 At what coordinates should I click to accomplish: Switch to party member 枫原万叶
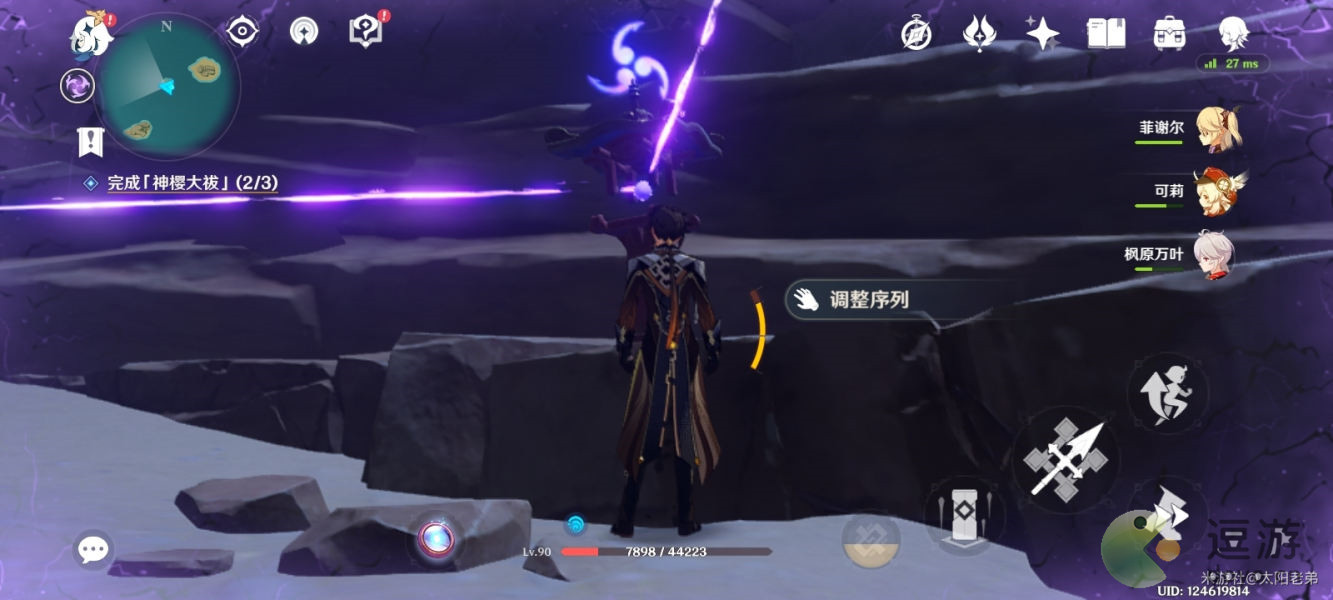click(1213, 256)
